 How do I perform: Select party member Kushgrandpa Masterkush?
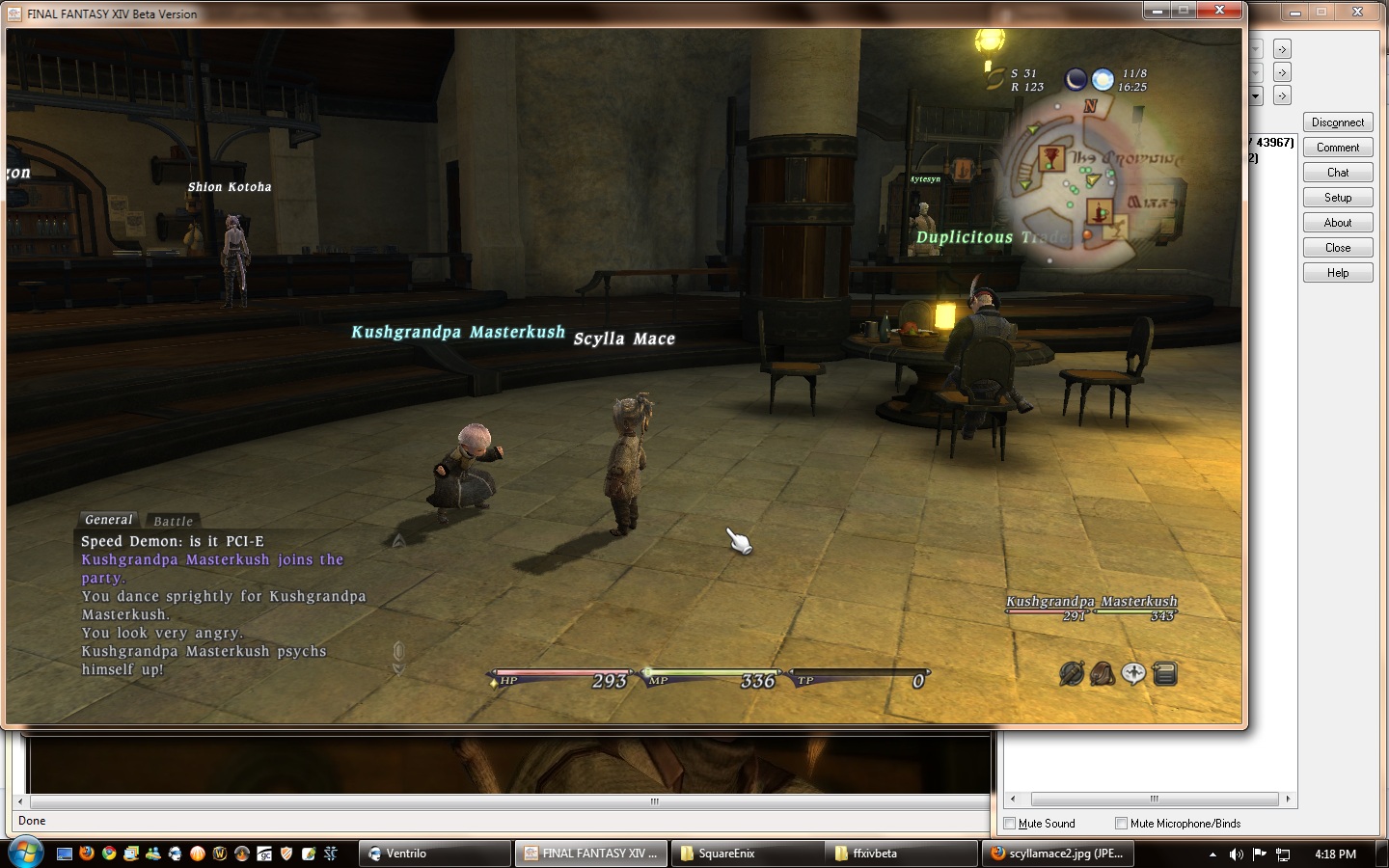[x=1091, y=602]
